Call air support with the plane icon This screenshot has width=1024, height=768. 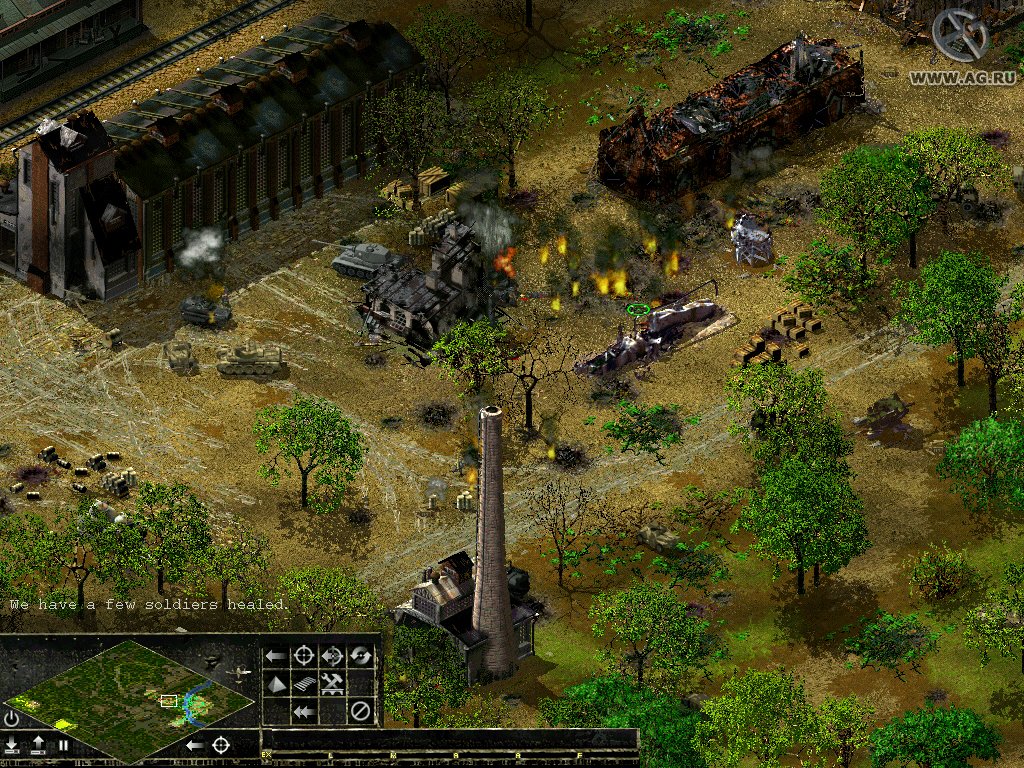point(239,673)
